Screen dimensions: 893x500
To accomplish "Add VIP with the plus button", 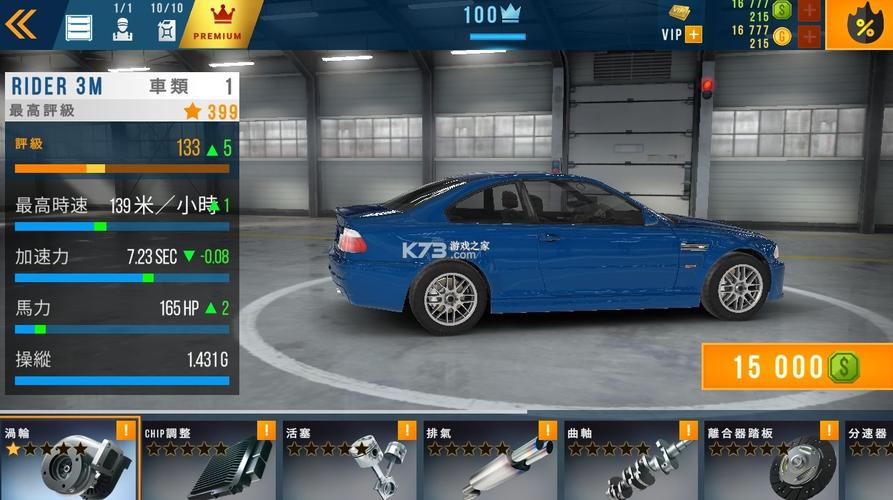I will click(693, 35).
